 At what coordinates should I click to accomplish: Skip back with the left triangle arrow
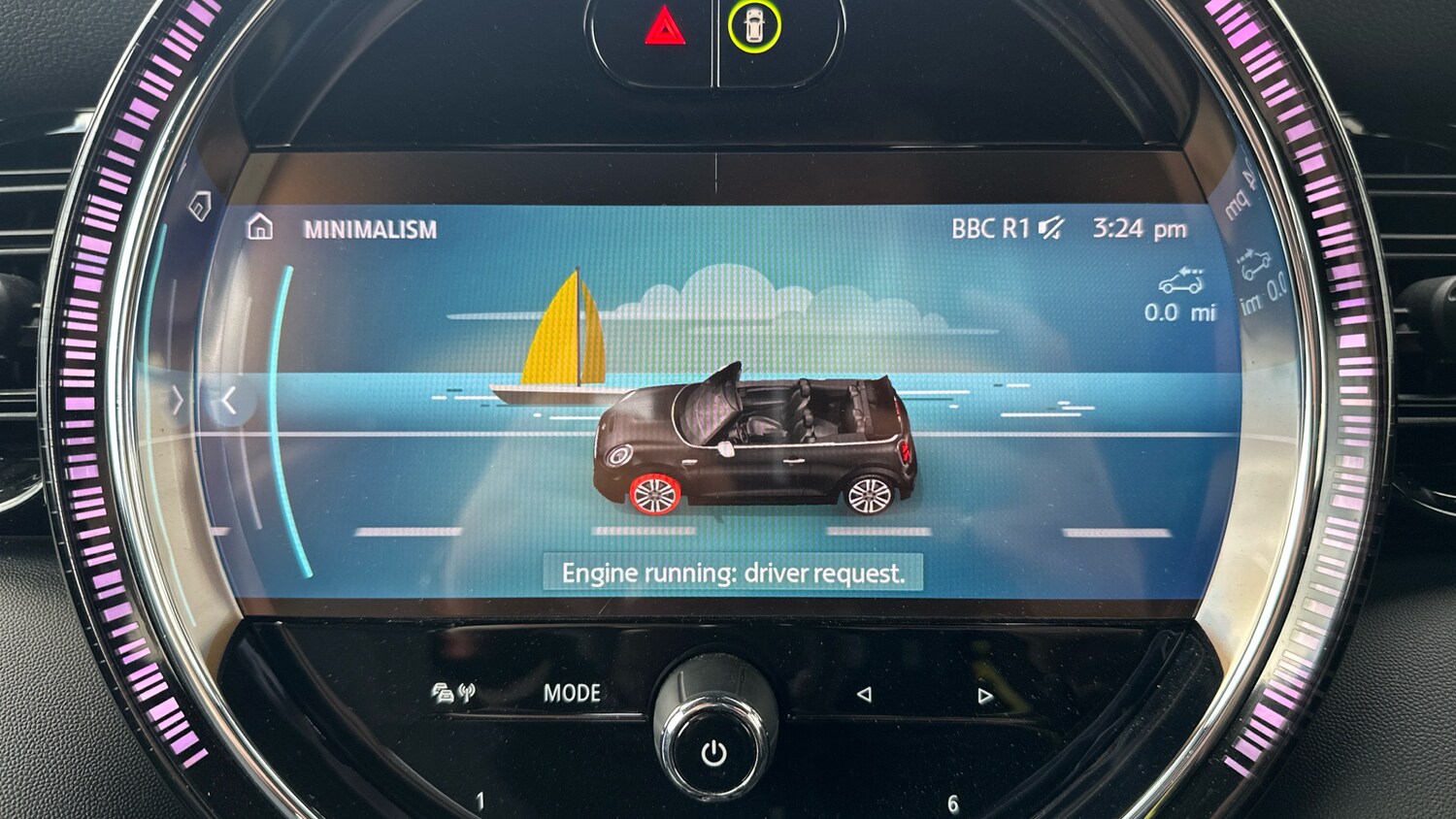coord(864,694)
